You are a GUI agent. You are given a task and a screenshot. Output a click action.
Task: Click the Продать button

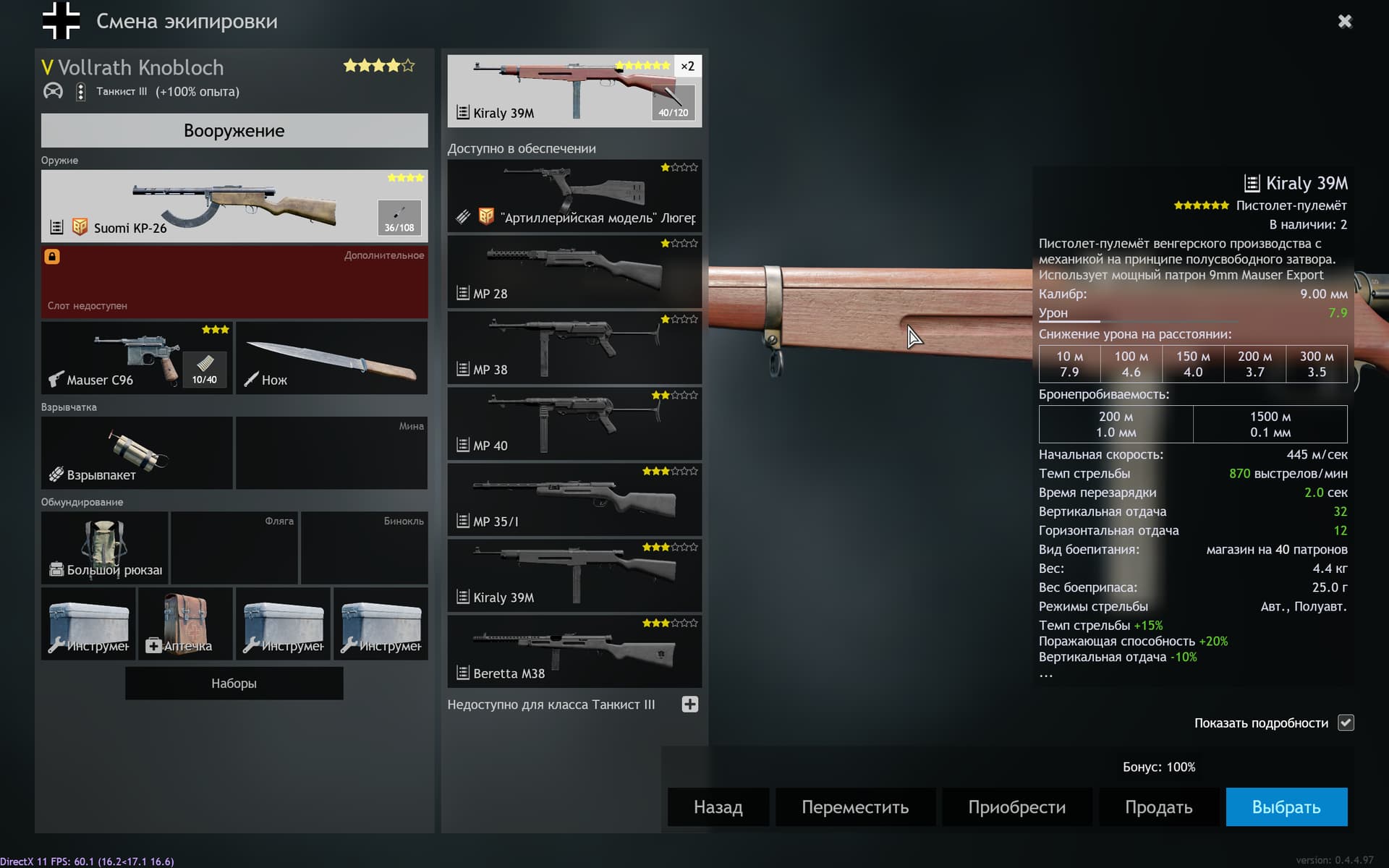click(1158, 807)
